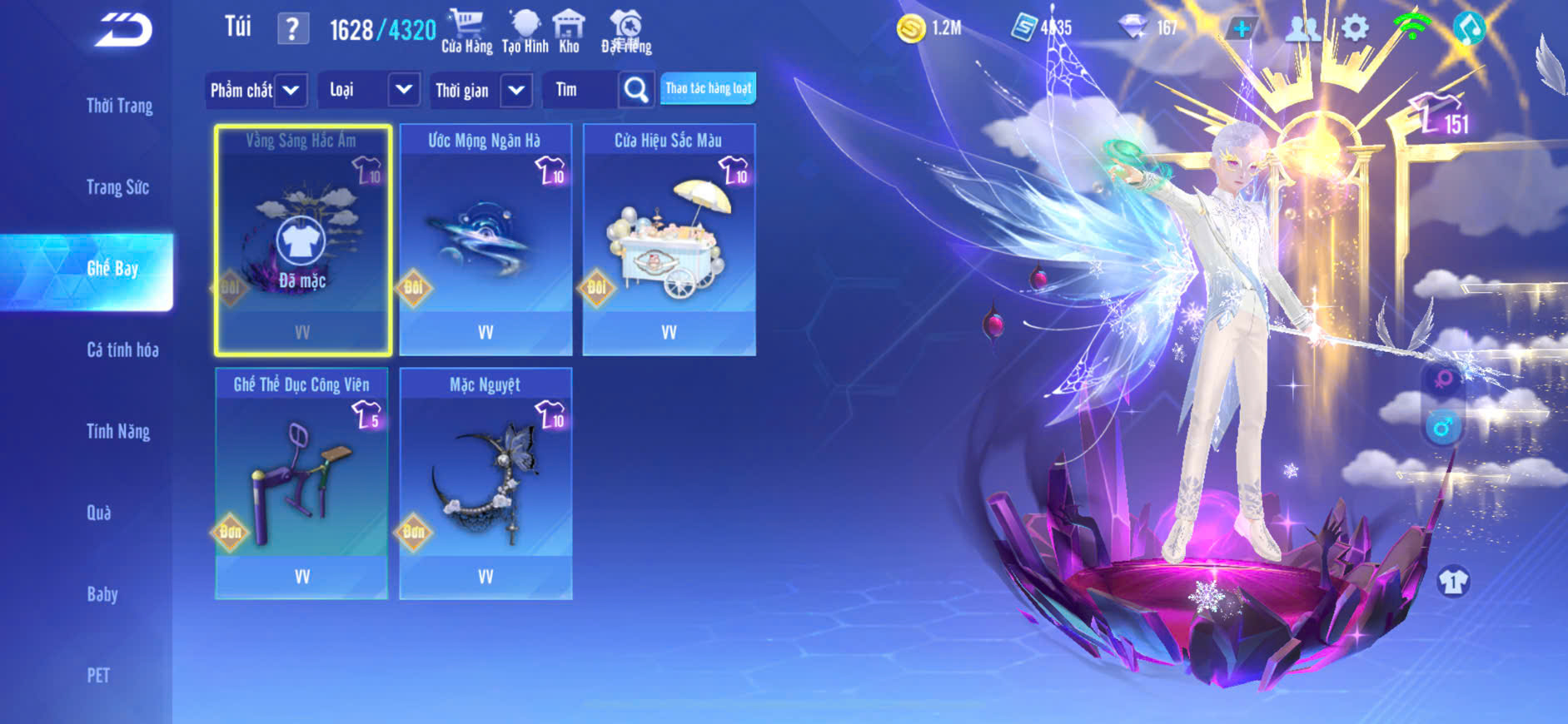Screen dimensions: 1568x724
Task: Open the Thời gian dropdown
Action: pyautogui.click(x=516, y=90)
